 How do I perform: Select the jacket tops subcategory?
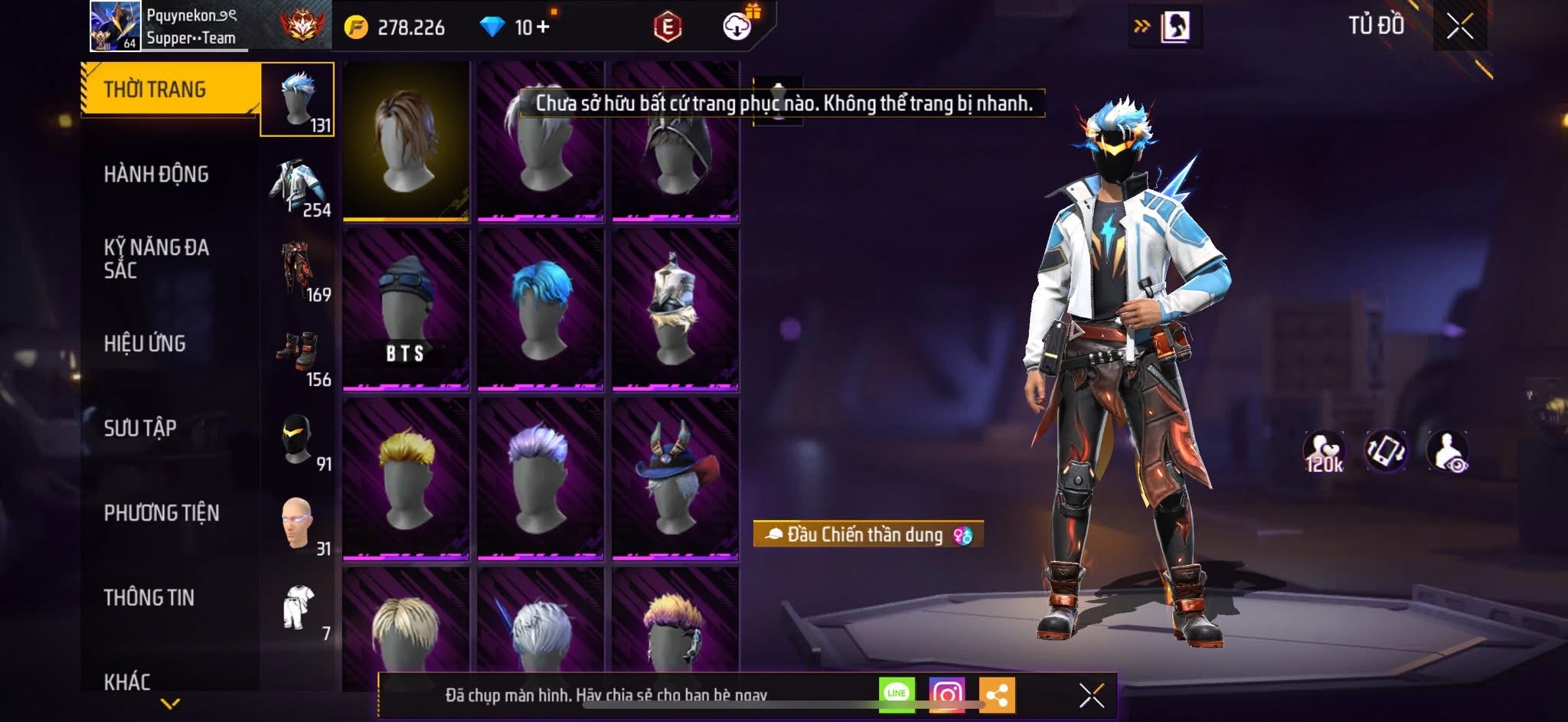[299, 188]
